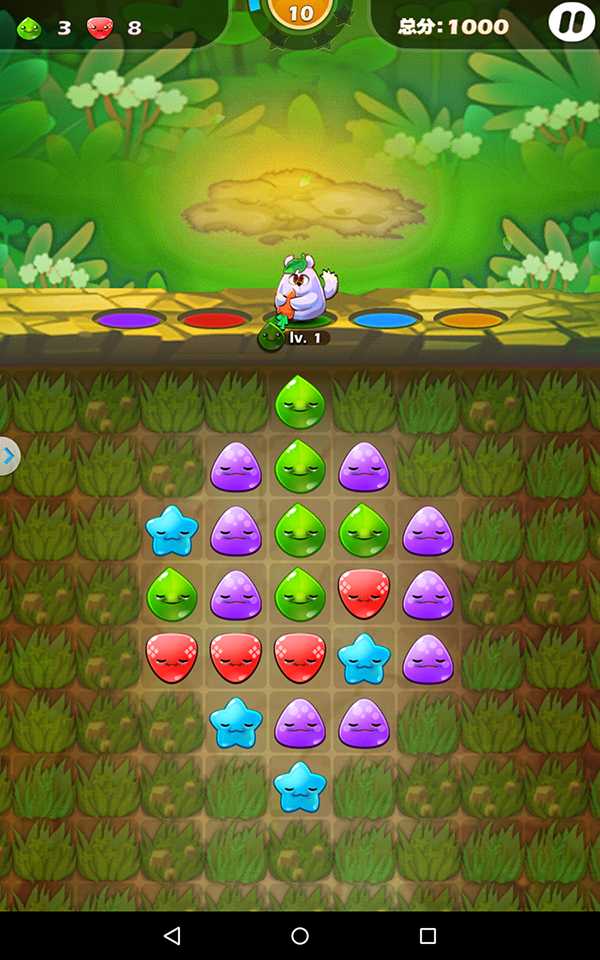Image resolution: width=600 pixels, height=960 pixels.
Task: Expand the side panel arrow
Action: pyautogui.click(x=9, y=457)
